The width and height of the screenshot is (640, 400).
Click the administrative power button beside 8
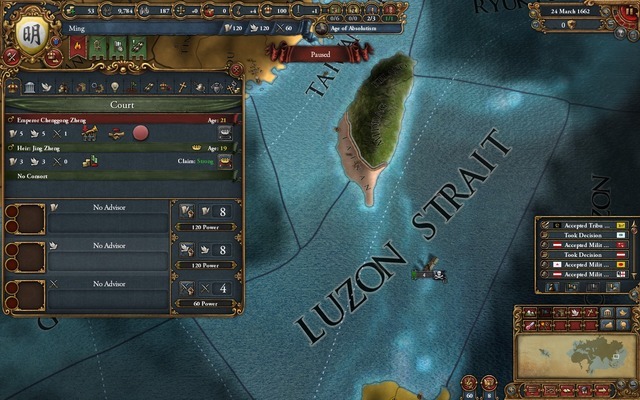click(188, 212)
